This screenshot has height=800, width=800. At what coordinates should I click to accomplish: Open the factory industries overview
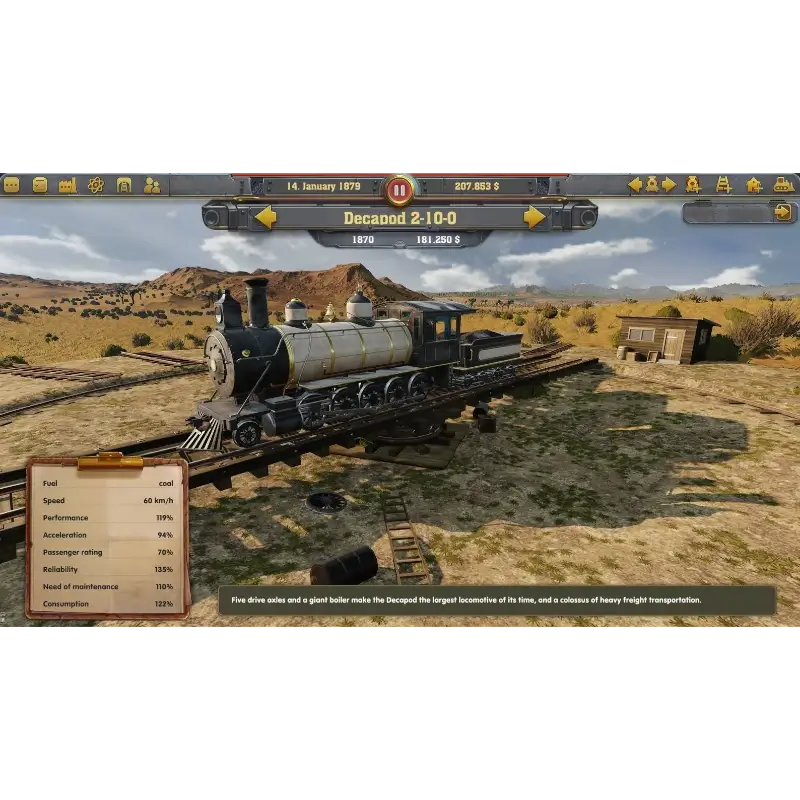pyautogui.click(x=68, y=185)
